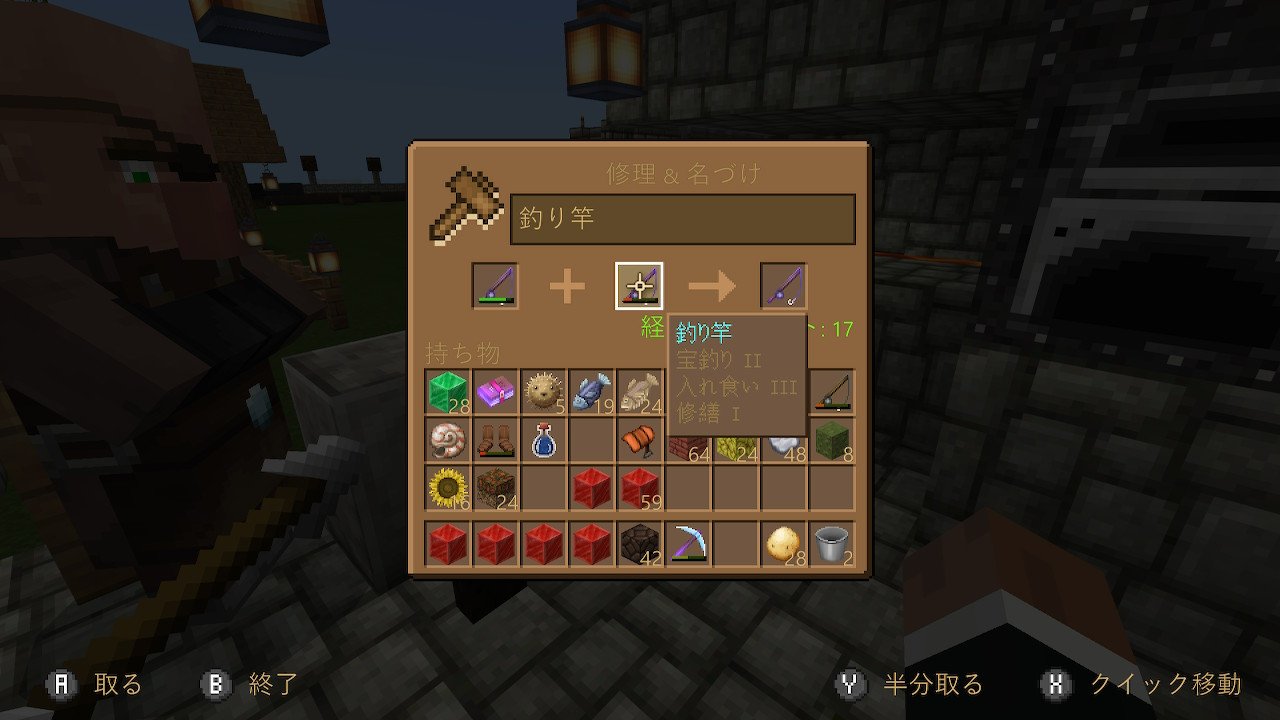Click the highlighted sacrifice fishing rod slot
Screen dimensions: 1280x720
639,287
